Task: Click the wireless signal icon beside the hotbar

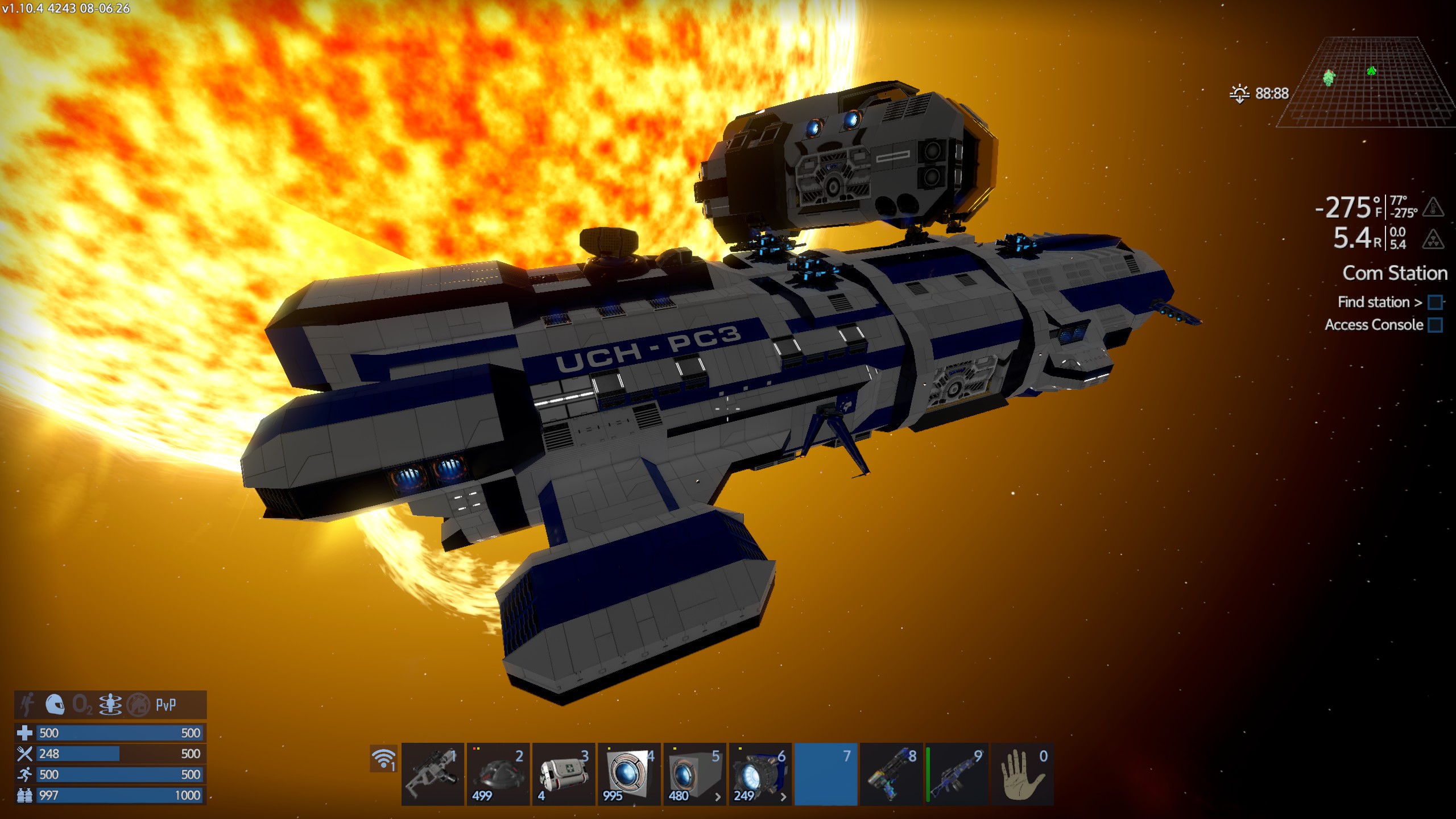Action: tap(383, 759)
